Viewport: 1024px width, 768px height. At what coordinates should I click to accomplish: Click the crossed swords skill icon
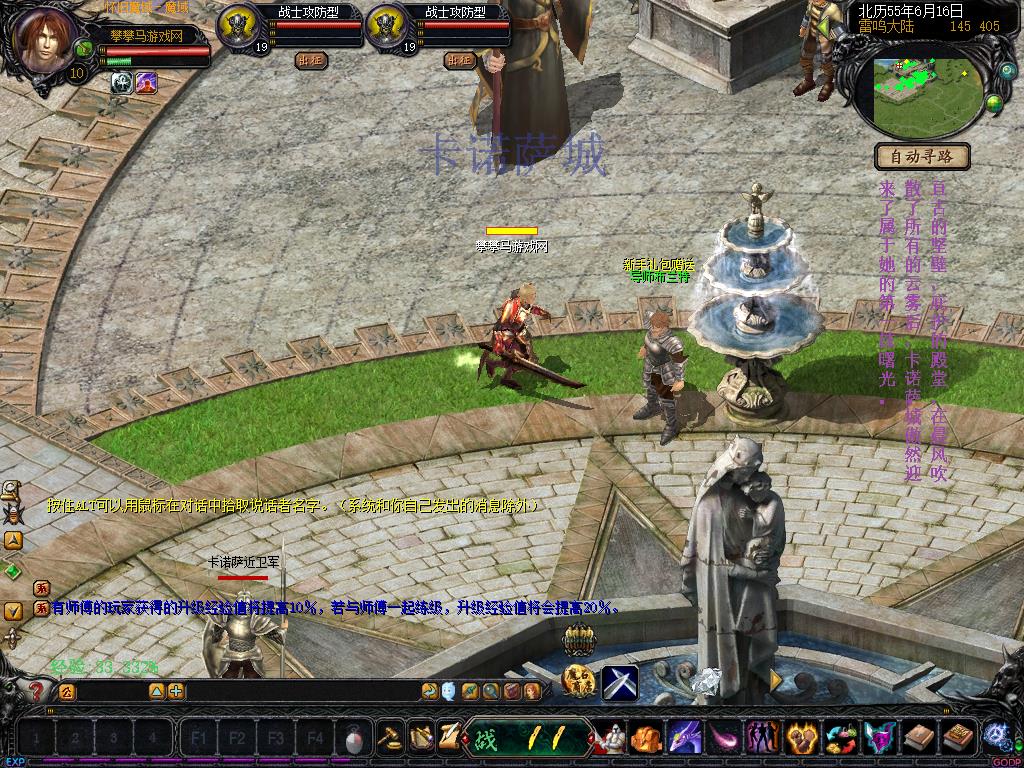coord(620,683)
